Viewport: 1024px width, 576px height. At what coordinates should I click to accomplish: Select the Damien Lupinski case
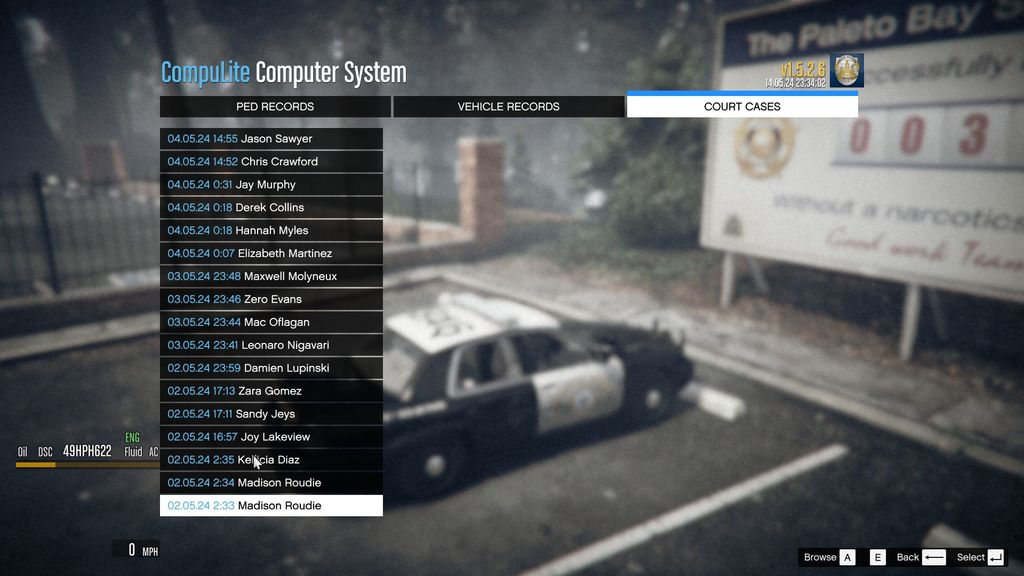coord(271,369)
